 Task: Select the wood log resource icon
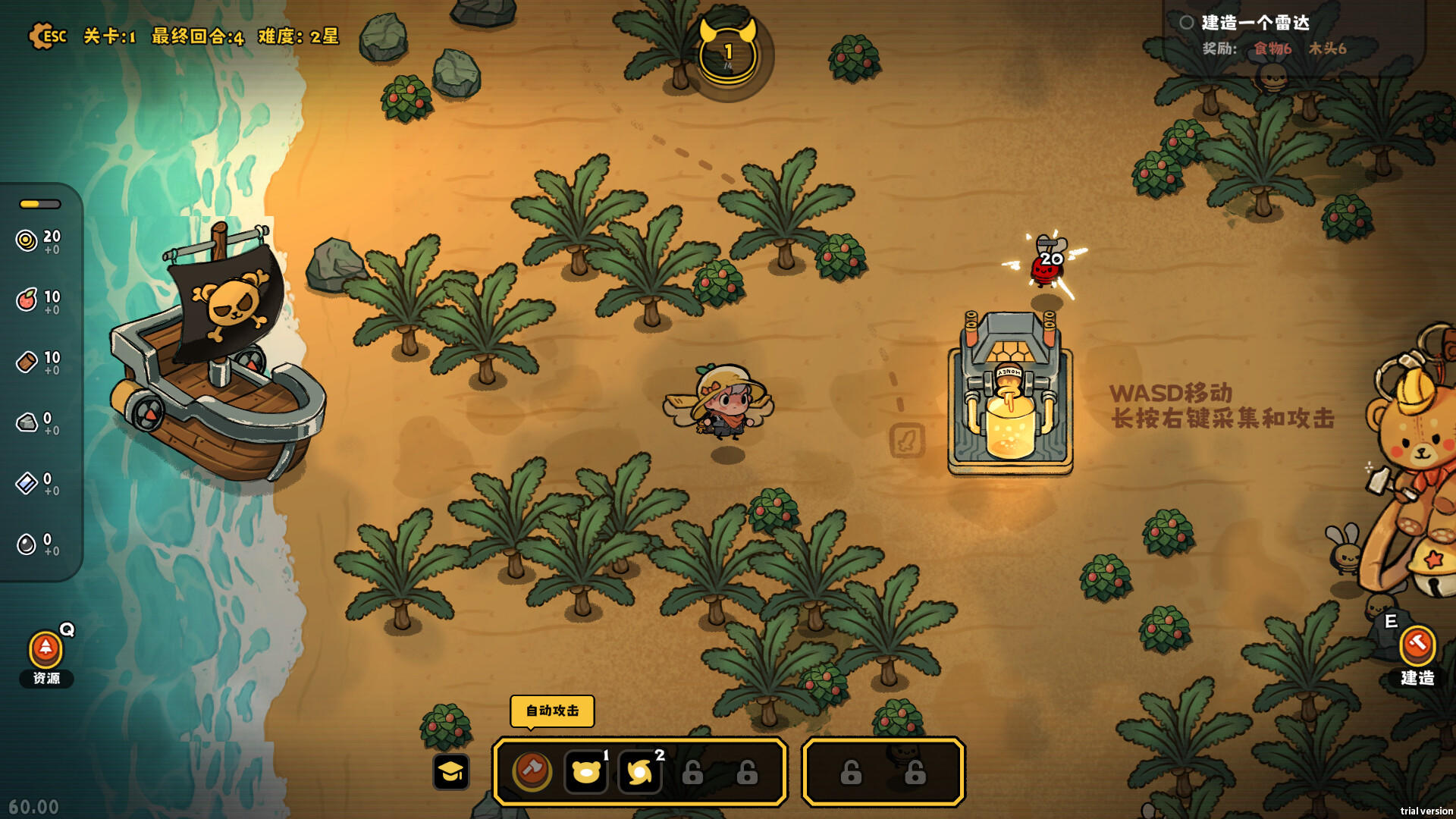(x=27, y=362)
